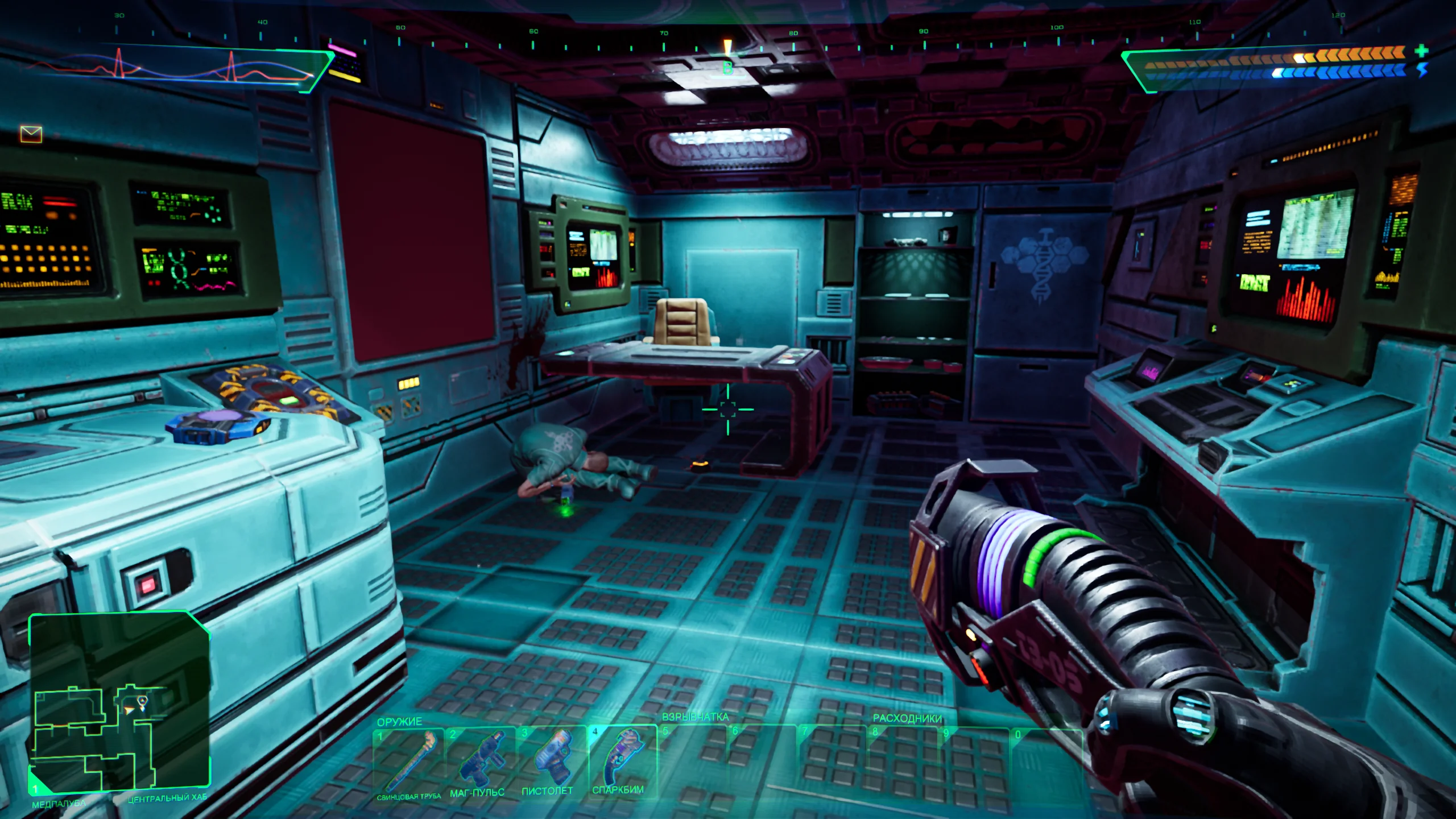Equip the Mag-Pulse rifle slot
This screenshot has width=1456, height=819.
click(x=479, y=760)
